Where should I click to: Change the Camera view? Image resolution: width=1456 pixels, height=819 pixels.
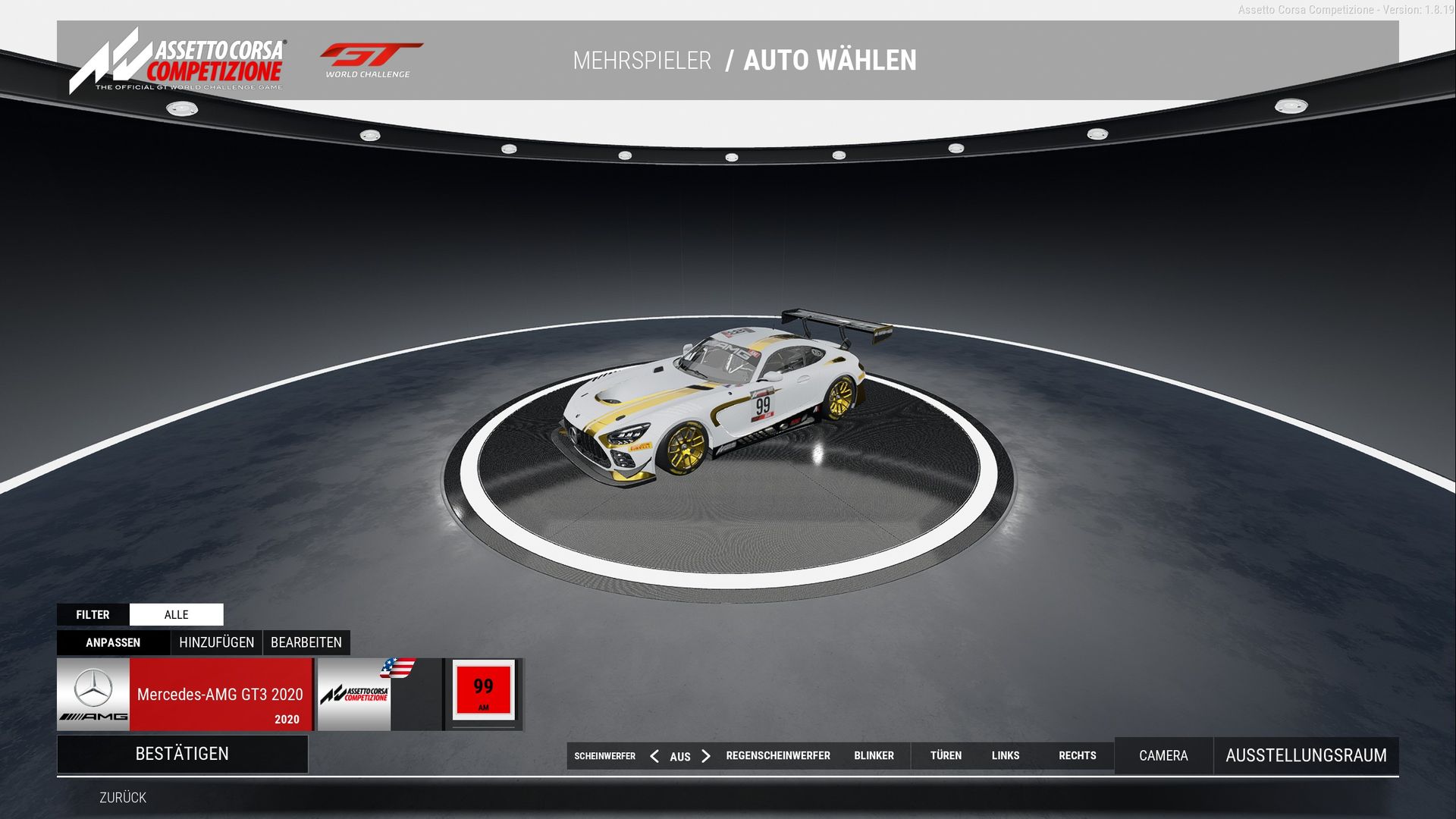pyautogui.click(x=1163, y=756)
